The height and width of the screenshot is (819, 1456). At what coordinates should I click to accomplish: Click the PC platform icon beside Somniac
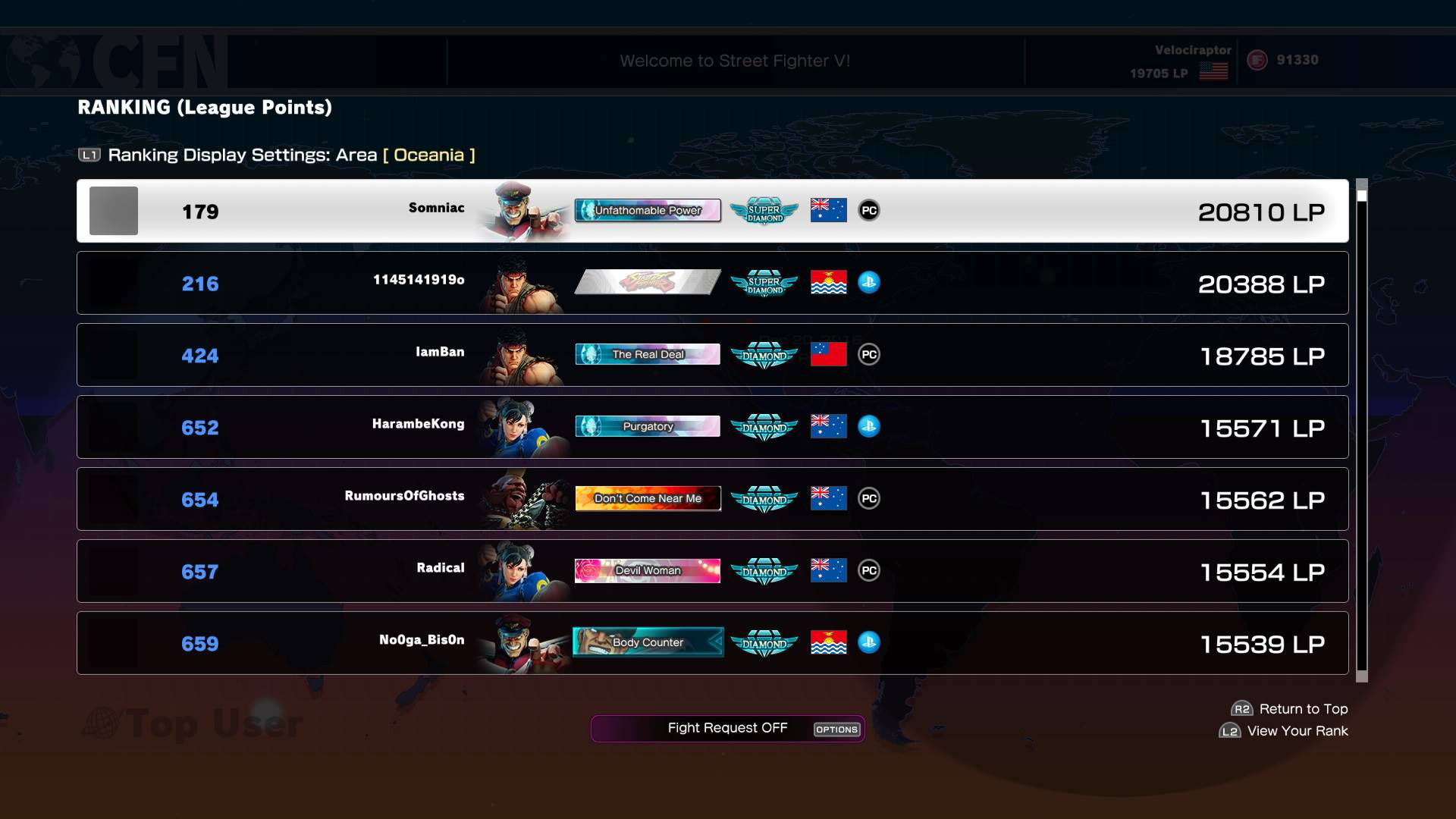[x=869, y=211]
